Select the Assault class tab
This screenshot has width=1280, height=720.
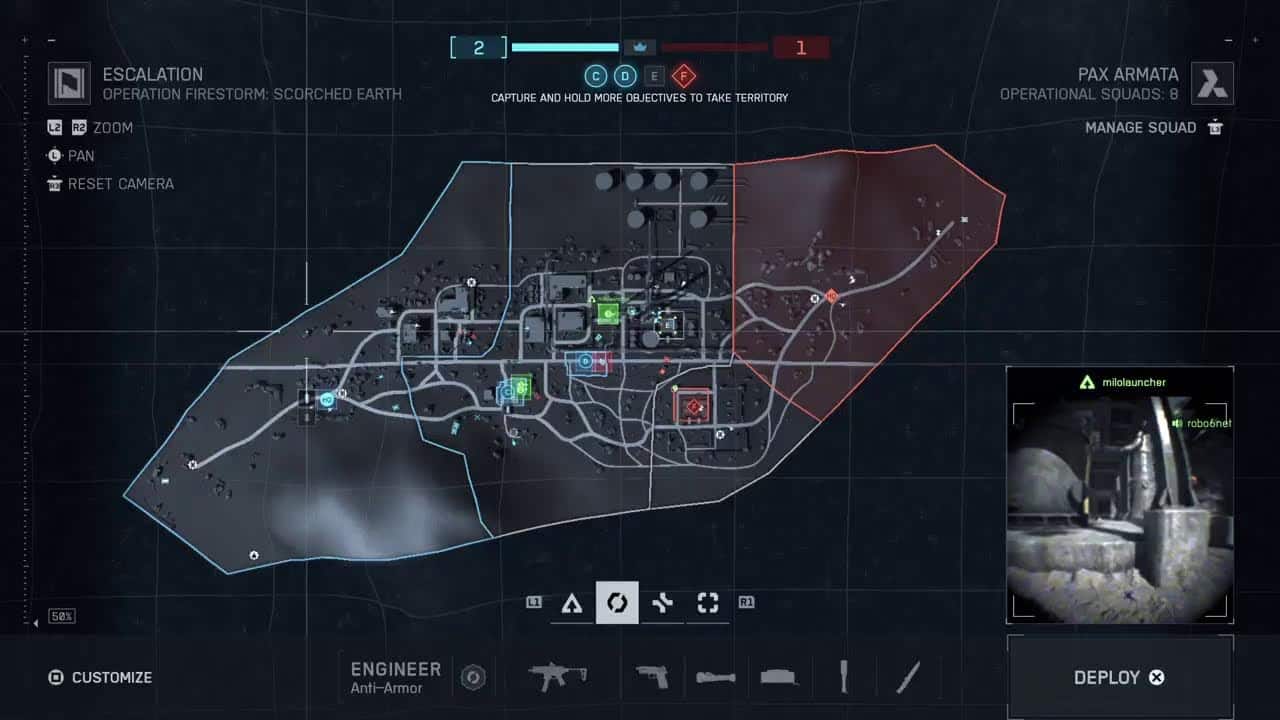(571, 603)
